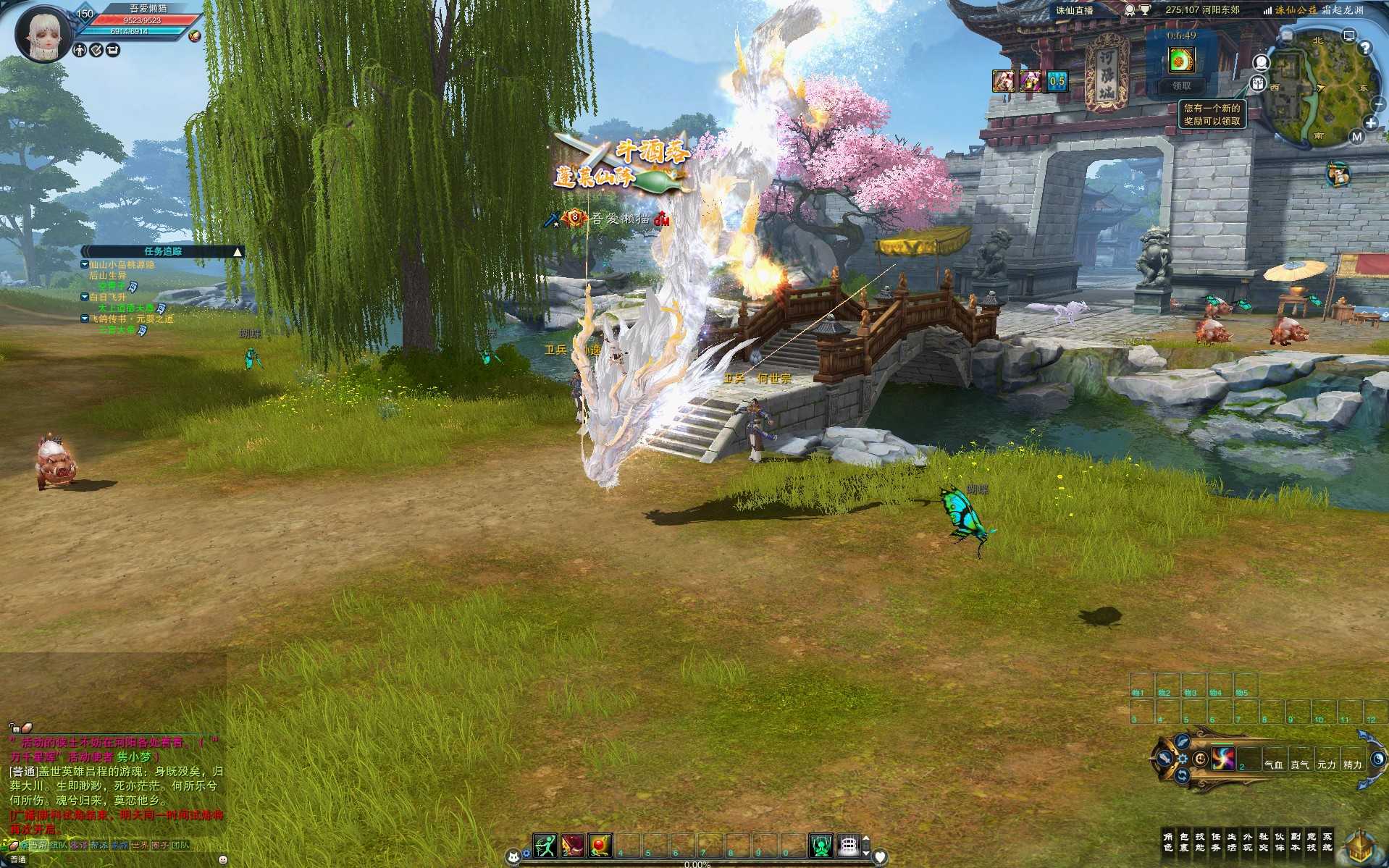Screen dimensions: 1389x868
Task: Zoom out the minimap with minus button
Action: 1378,105
